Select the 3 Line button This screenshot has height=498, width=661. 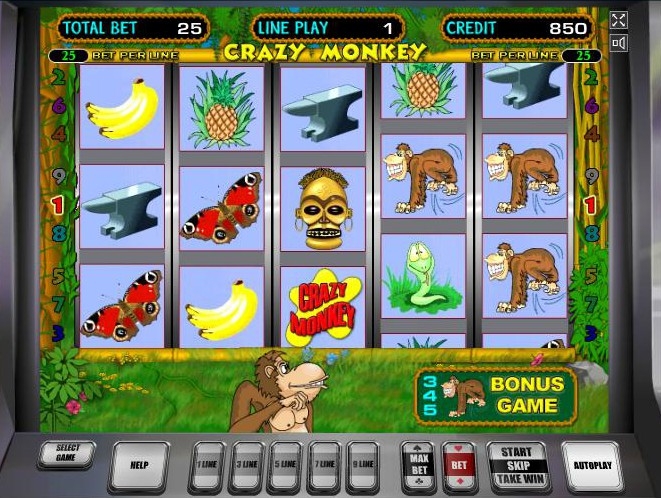(x=245, y=465)
